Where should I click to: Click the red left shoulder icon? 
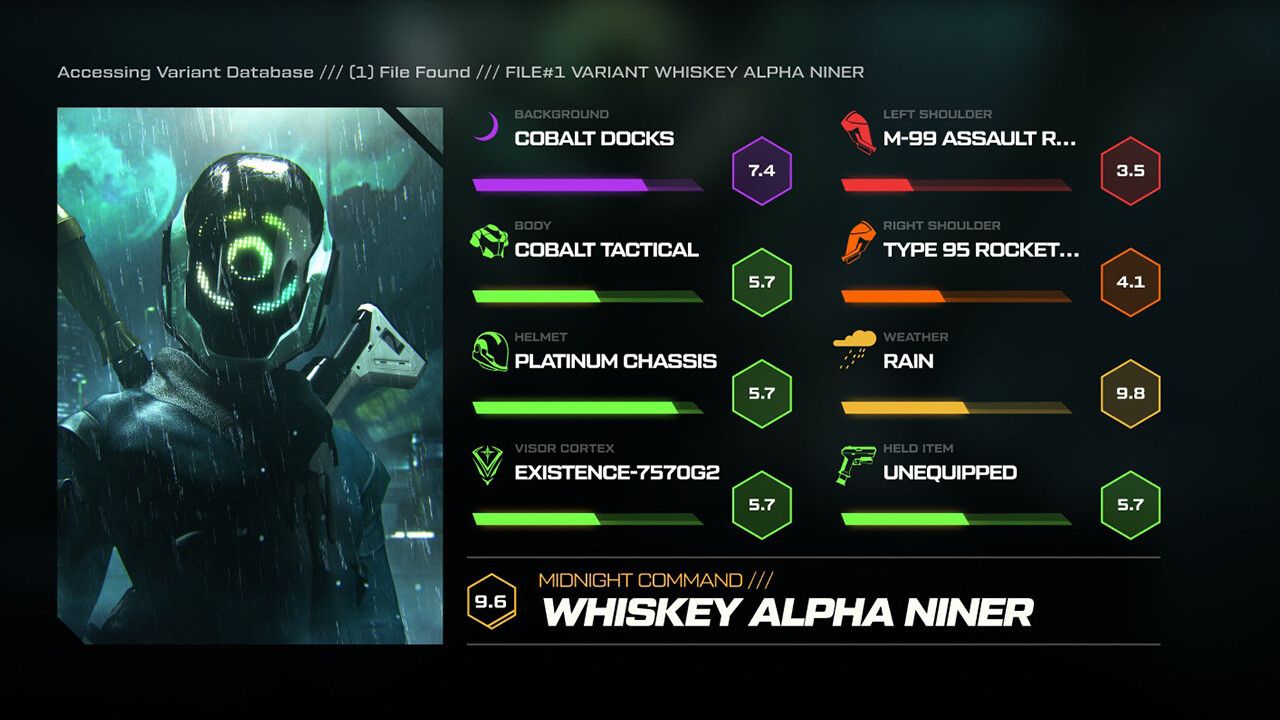858,131
